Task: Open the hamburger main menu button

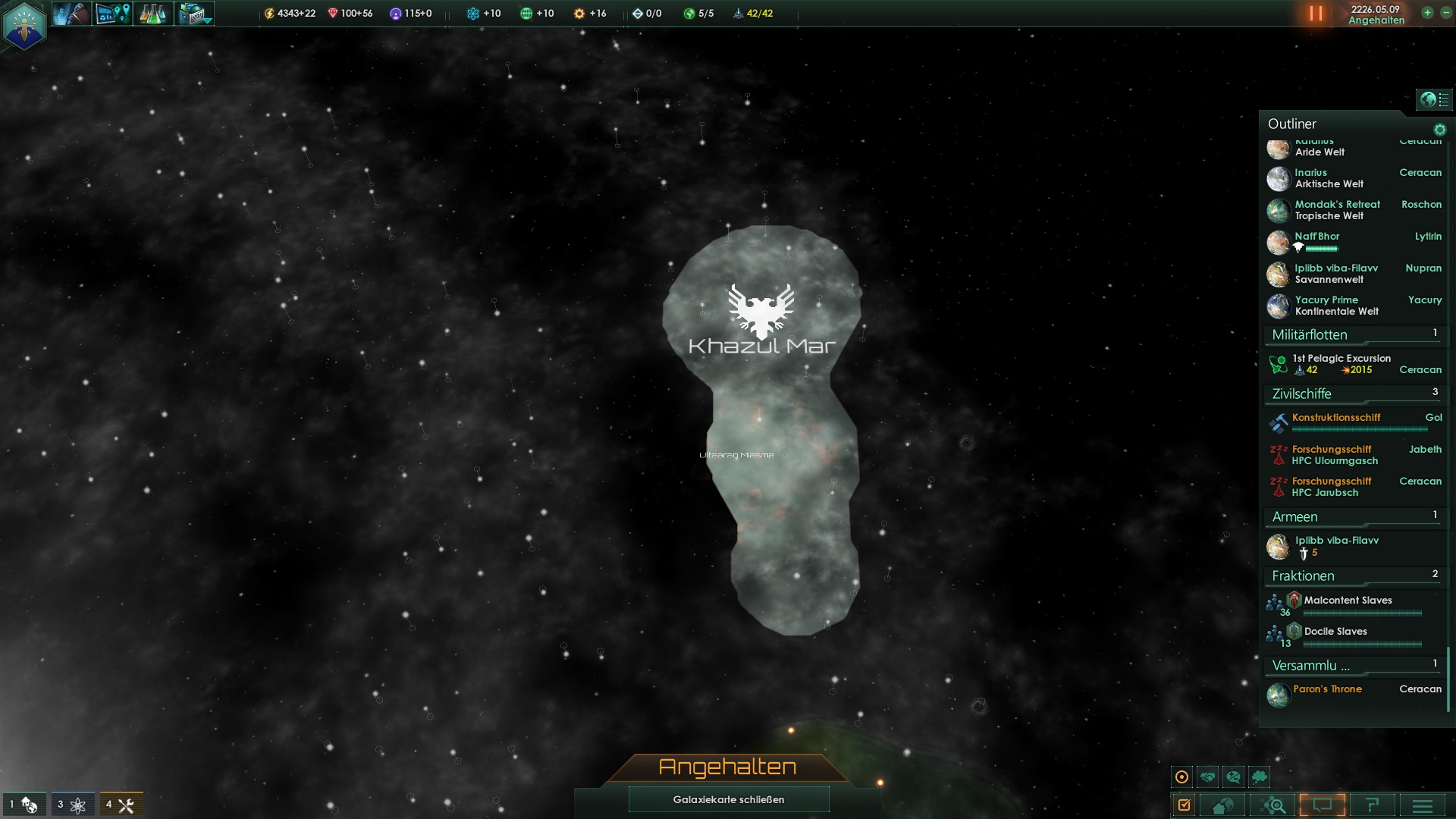Action: (x=1422, y=805)
